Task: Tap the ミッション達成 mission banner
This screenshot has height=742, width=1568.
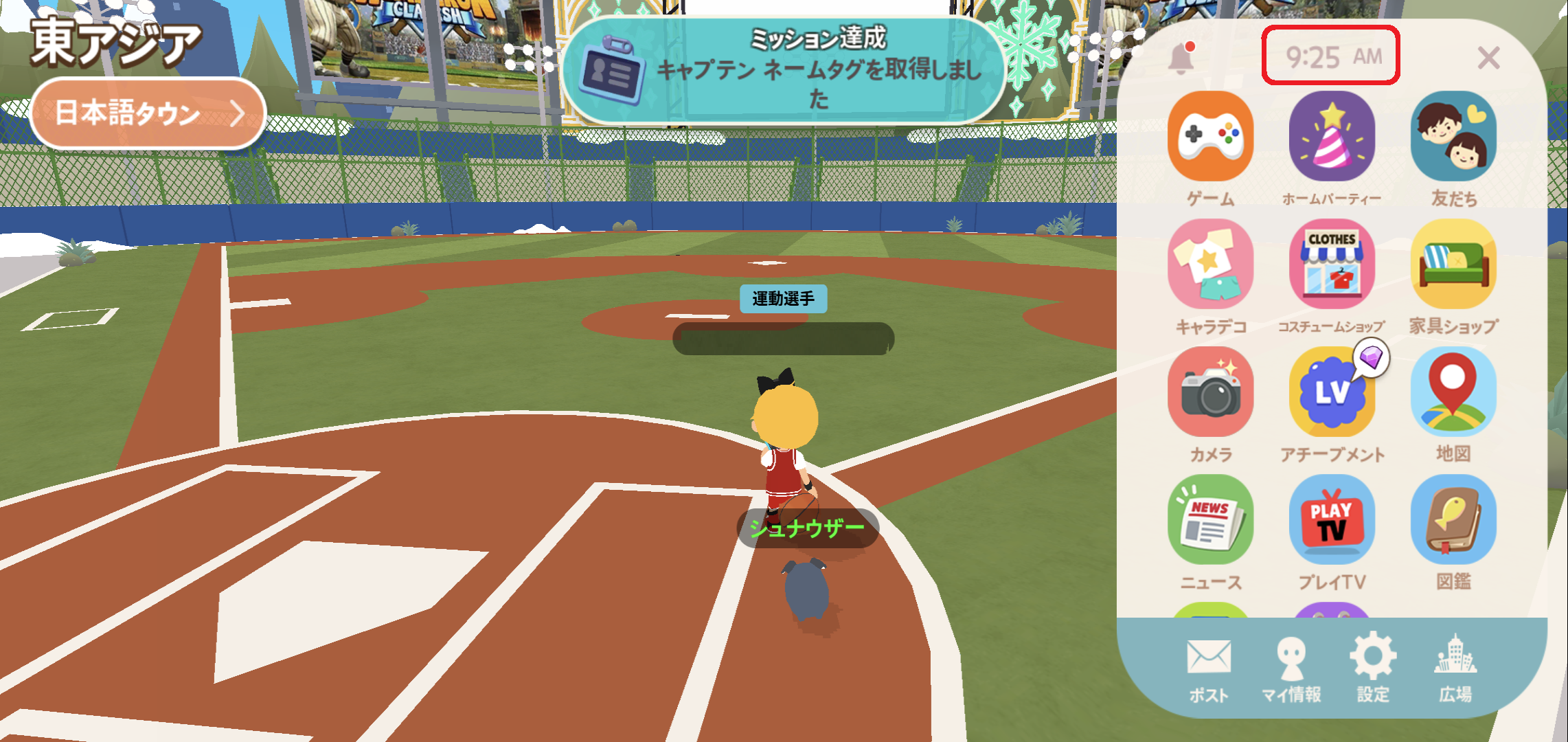Action: pyautogui.click(x=783, y=70)
